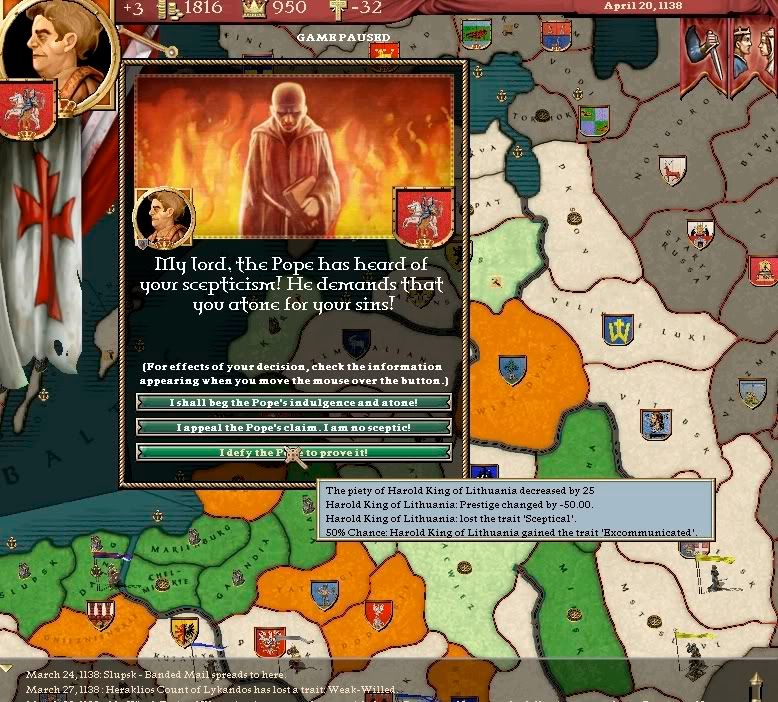Select "I appeal the Pope's claim. I am no sceptic!"

pyautogui.click(x=294, y=428)
